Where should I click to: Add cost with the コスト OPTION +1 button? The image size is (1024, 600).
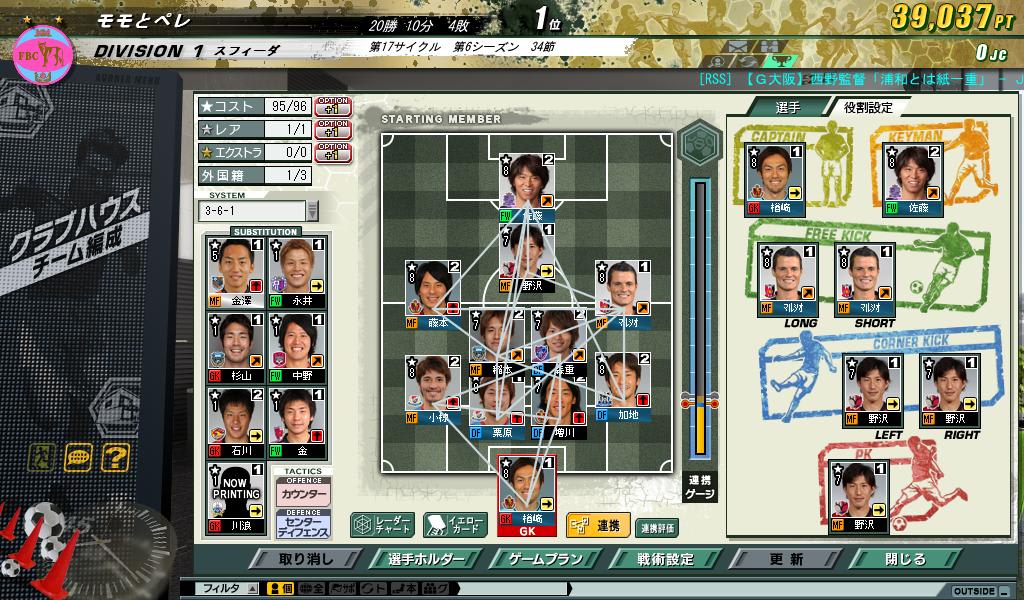[332, 105]
